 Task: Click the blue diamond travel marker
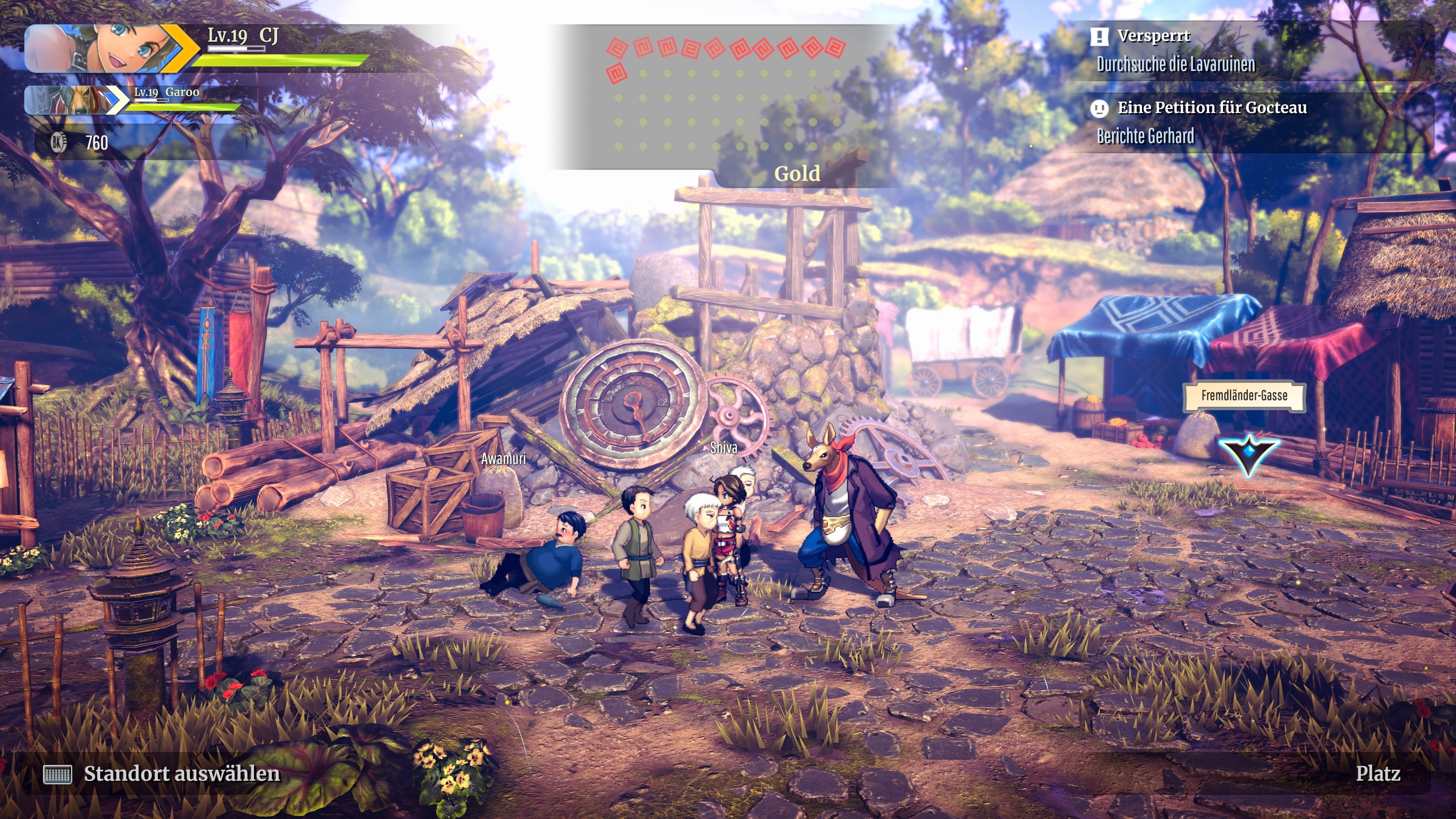pyautogui.click(x=1248, y=453)
